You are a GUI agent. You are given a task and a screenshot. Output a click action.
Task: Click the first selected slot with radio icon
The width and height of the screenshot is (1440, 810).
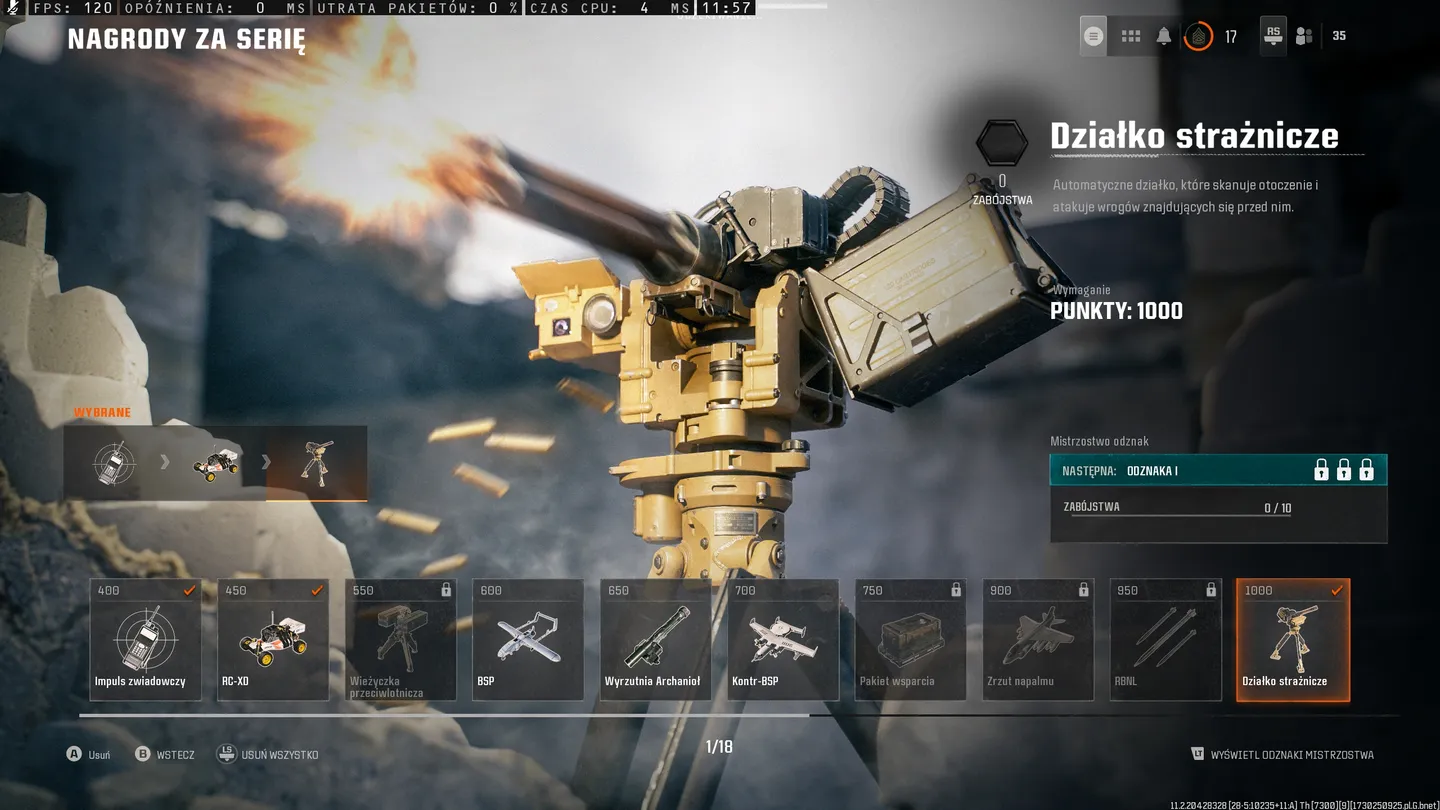114,463
